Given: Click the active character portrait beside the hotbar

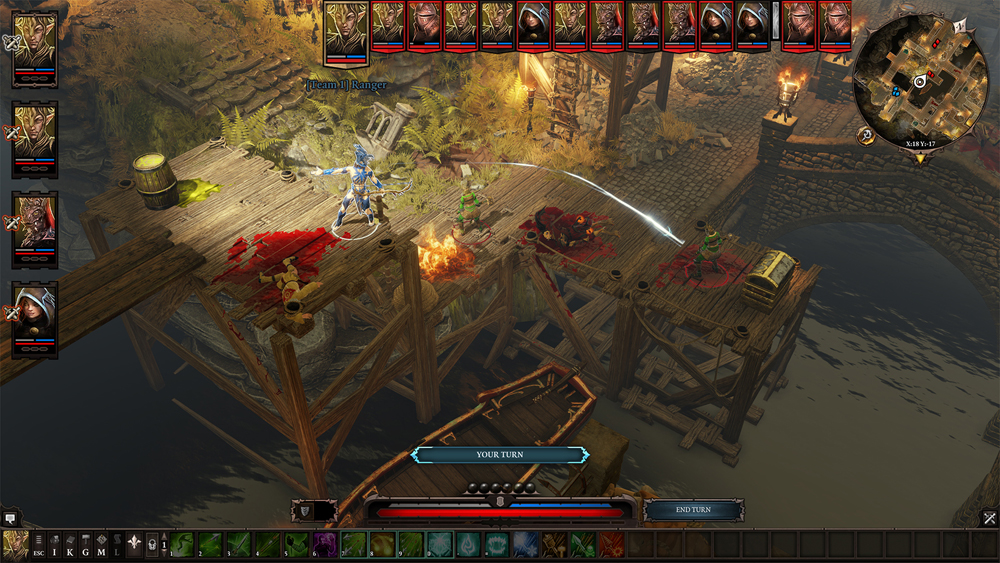Looking at the screenshot, I should click(x=15, y=544).
